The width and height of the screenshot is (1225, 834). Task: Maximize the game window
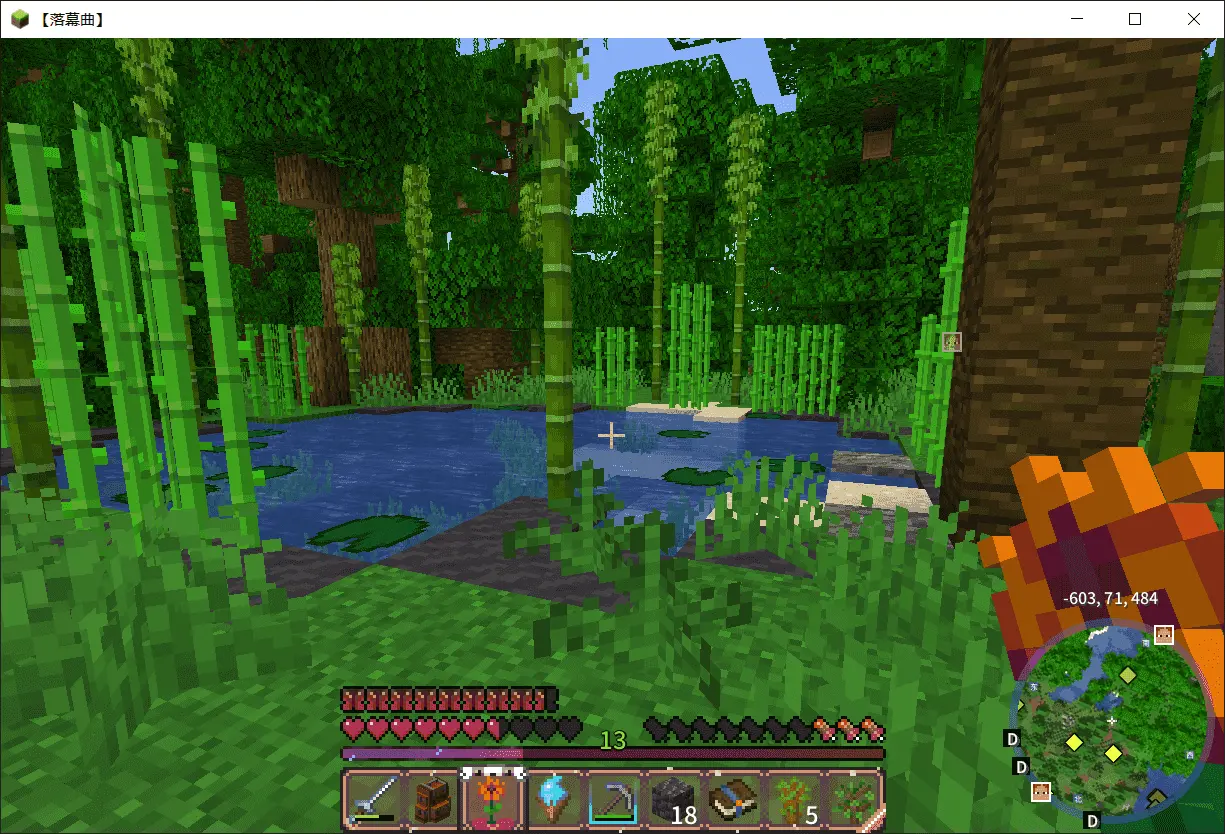(1135, 19)
